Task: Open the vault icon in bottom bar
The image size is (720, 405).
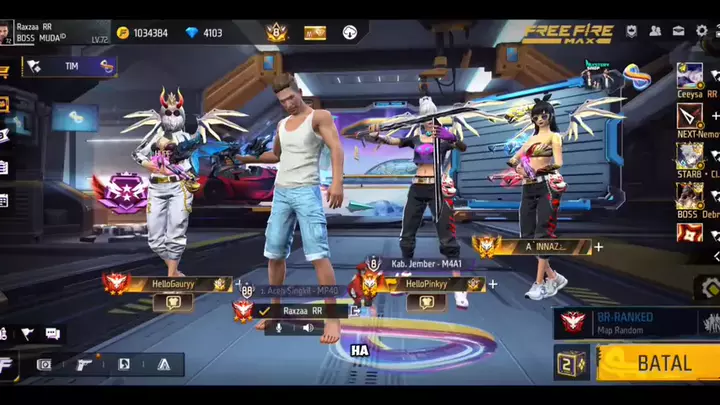Action: [x=44, y=364]
